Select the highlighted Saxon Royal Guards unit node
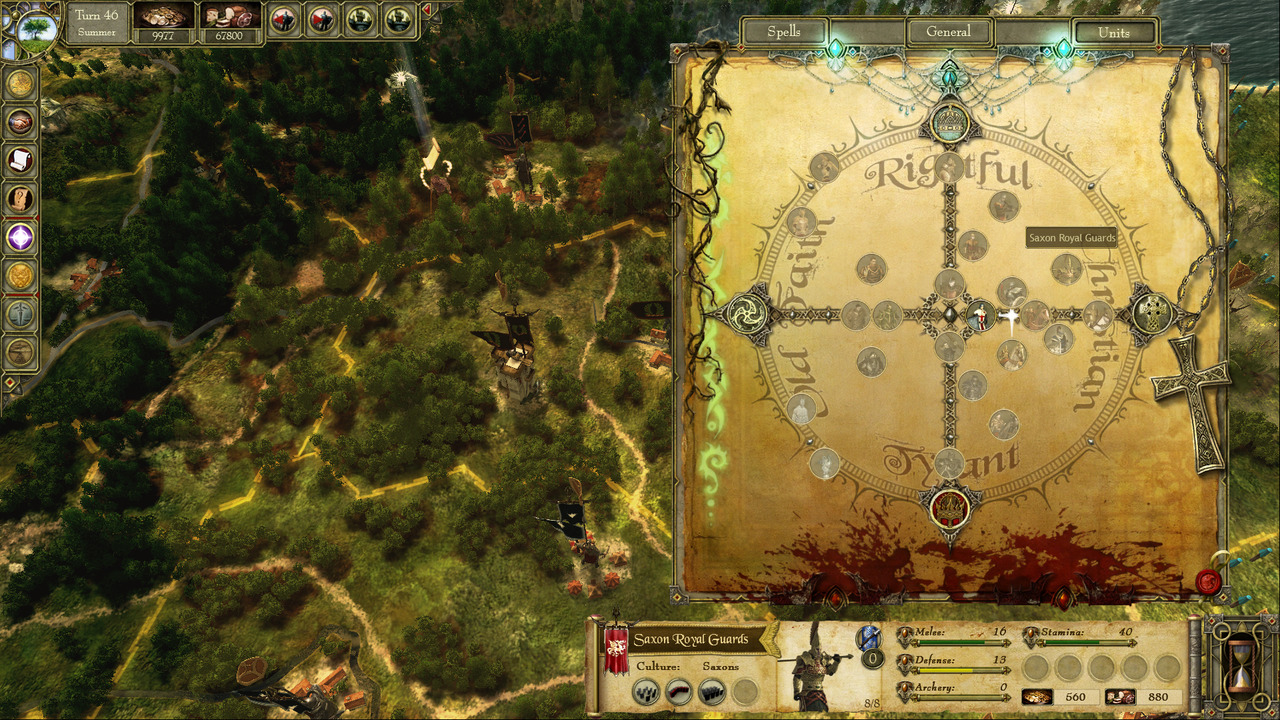 click(980, 316)
